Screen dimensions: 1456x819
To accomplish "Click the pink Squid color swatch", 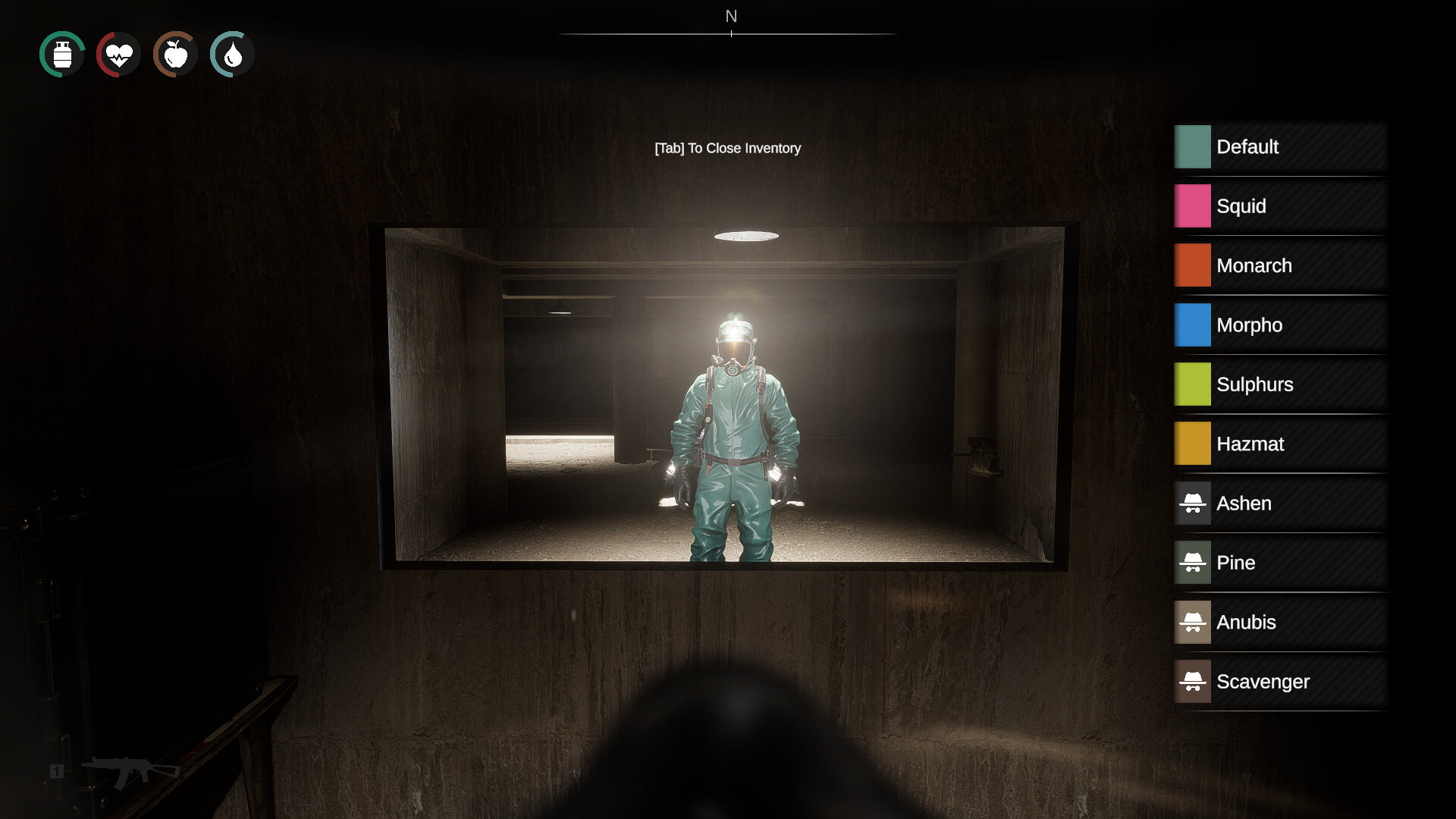I will coord(1192,206).
